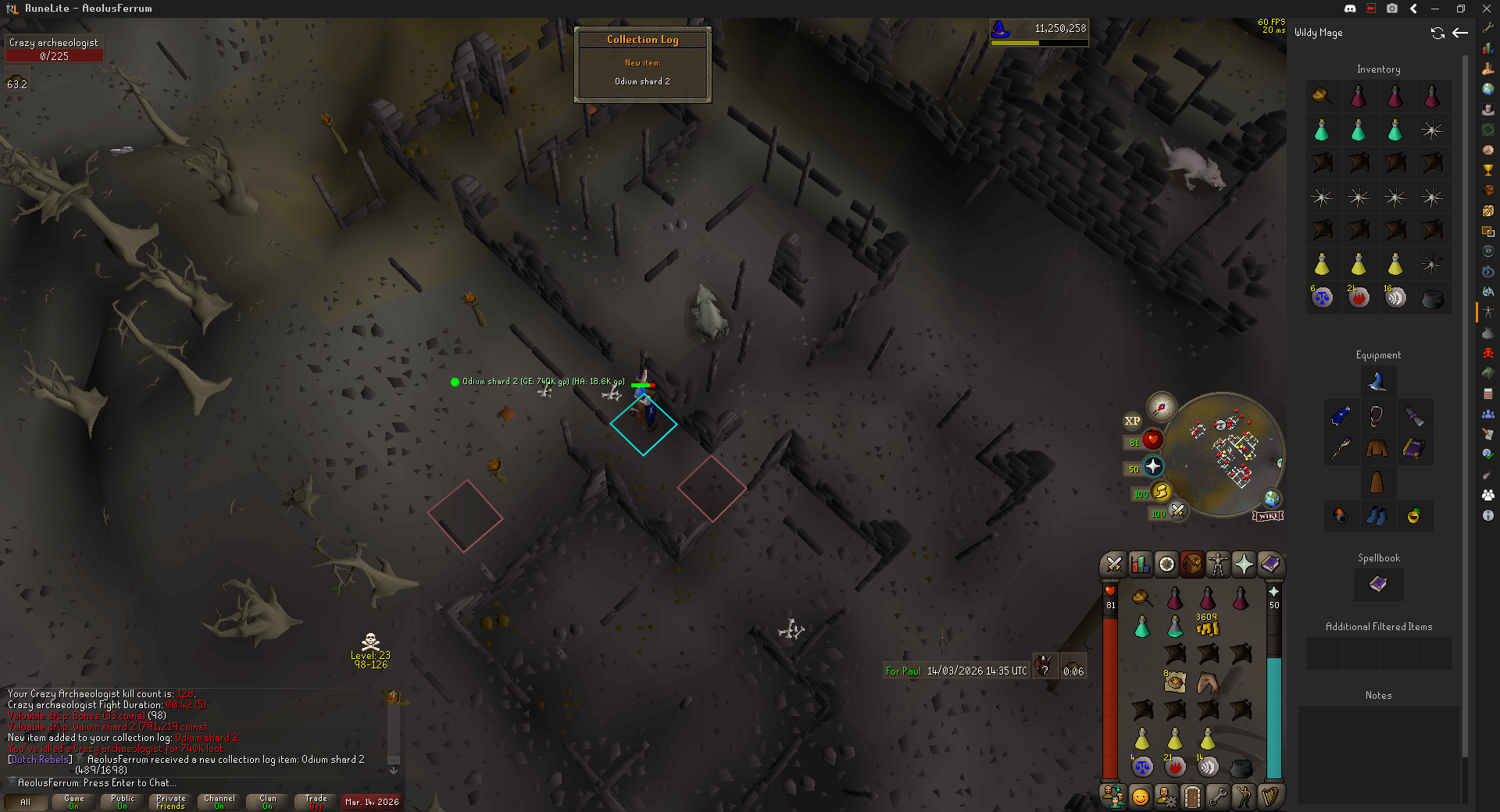Viewport: 1500px width, 812px height.
Task: Open the Worn Equipment tab
Action: coord(1218,564)
